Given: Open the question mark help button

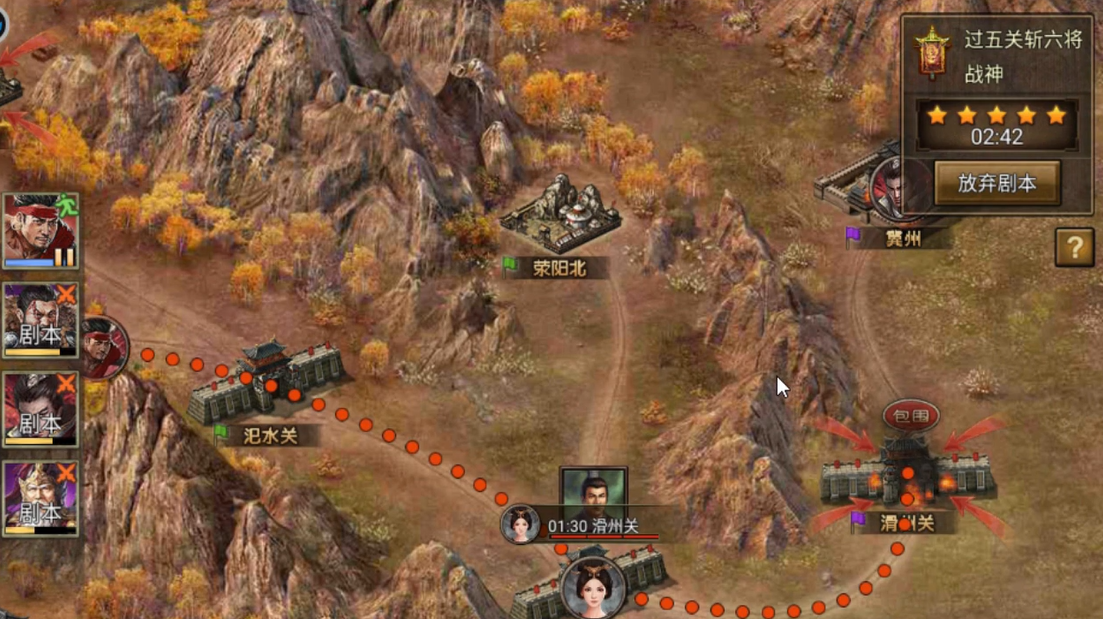Looking at the screenshot, I should coord(1074,247).
